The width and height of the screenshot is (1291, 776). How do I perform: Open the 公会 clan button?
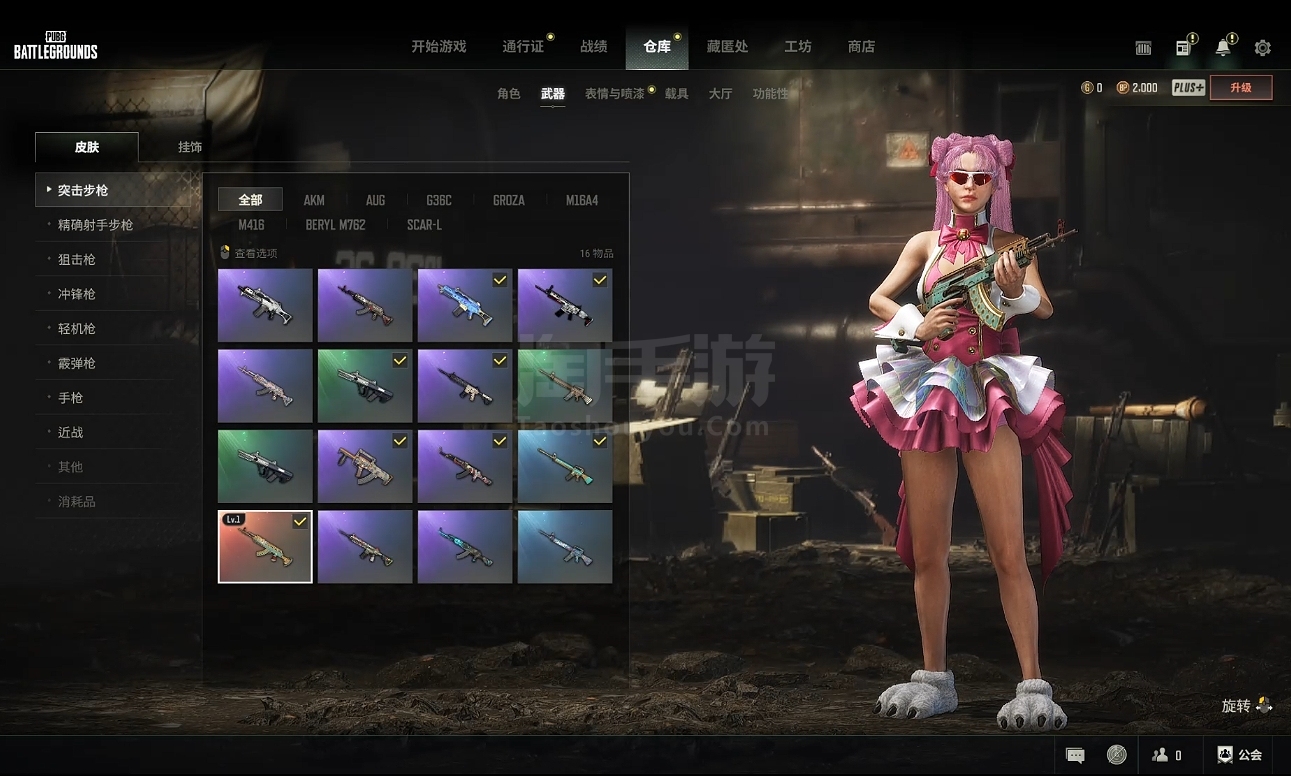coord(1240,755)
